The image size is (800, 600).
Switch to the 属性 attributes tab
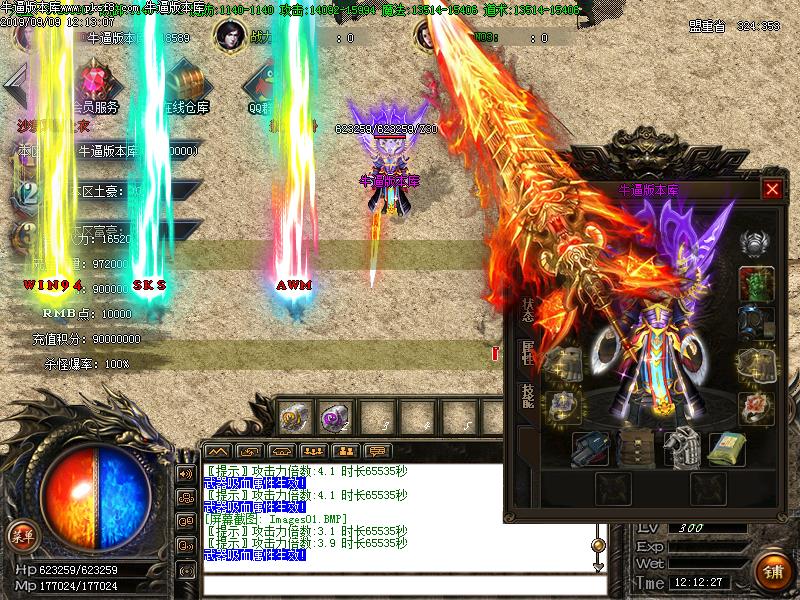pyautogui.click(x=527, y=352)
